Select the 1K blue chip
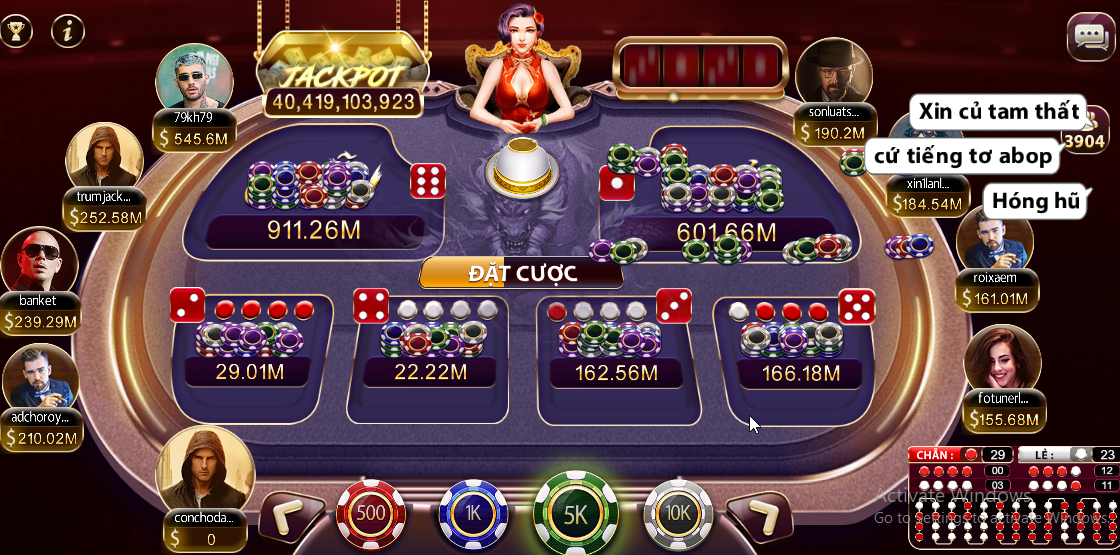The width and height of the screenshot is (1120, 555). click(x=473, y=513)
